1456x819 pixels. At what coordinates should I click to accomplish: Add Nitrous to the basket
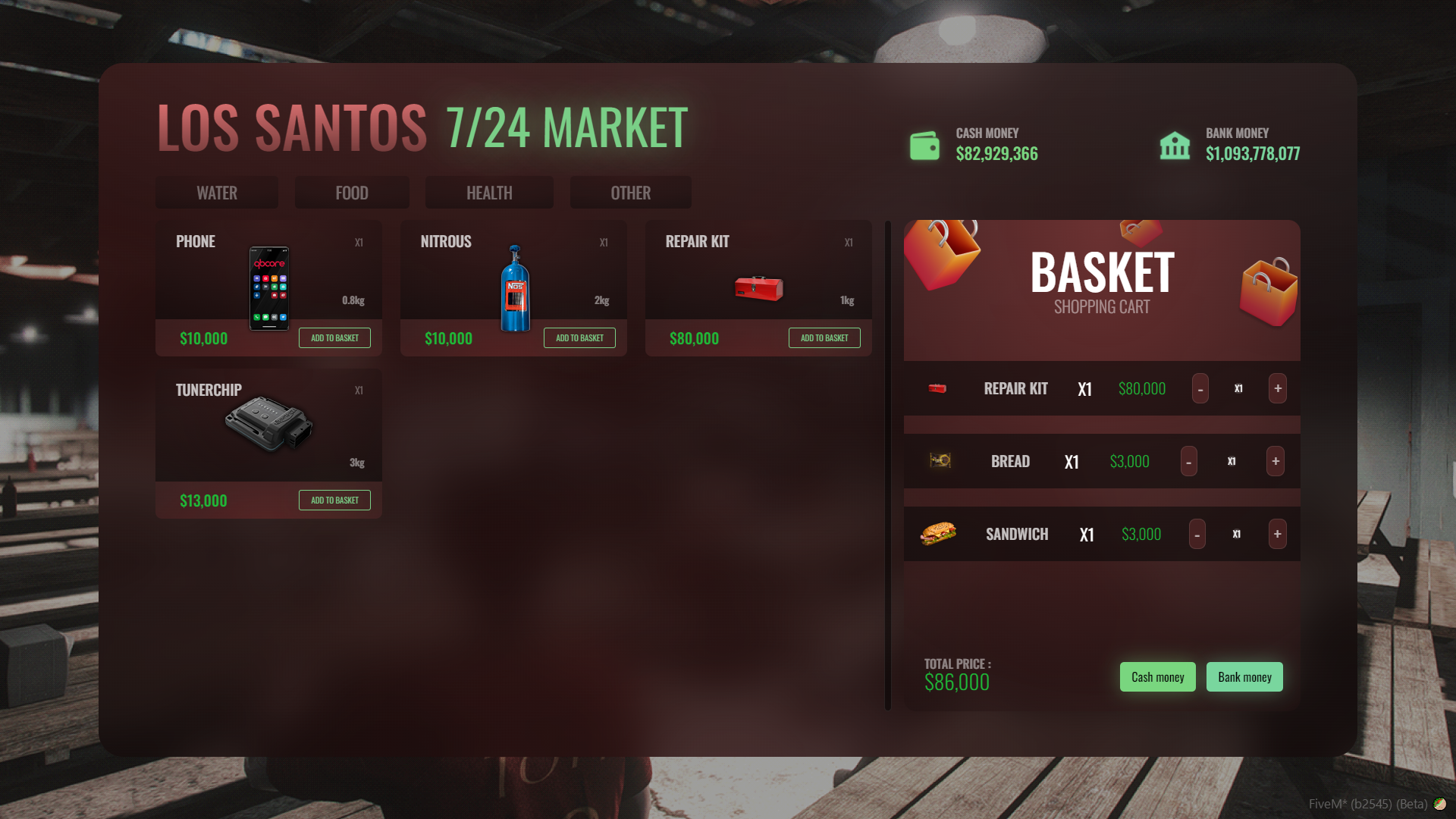point(579,338)
